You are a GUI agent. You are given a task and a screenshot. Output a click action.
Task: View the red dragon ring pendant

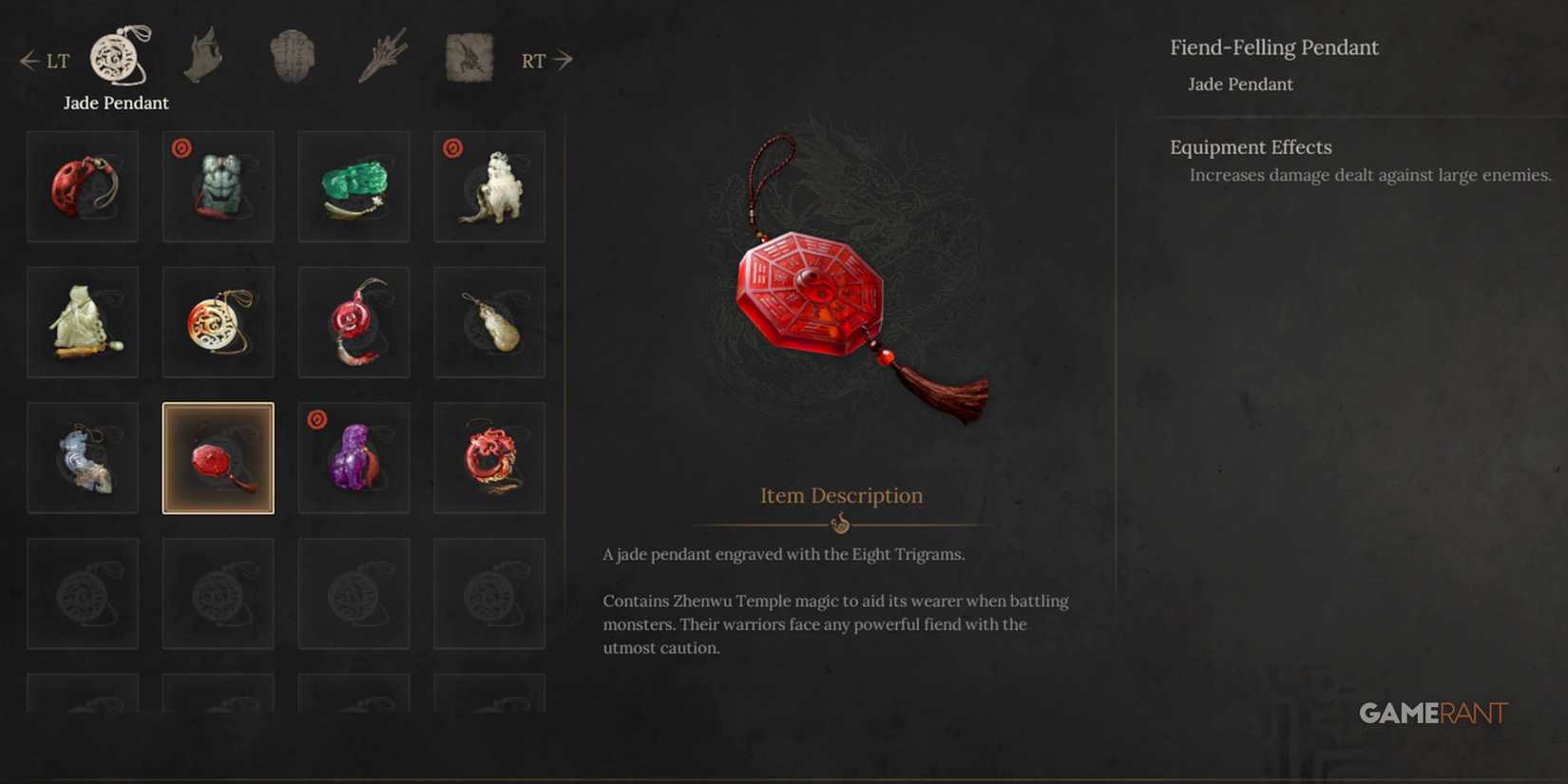[x=488, y=457]
